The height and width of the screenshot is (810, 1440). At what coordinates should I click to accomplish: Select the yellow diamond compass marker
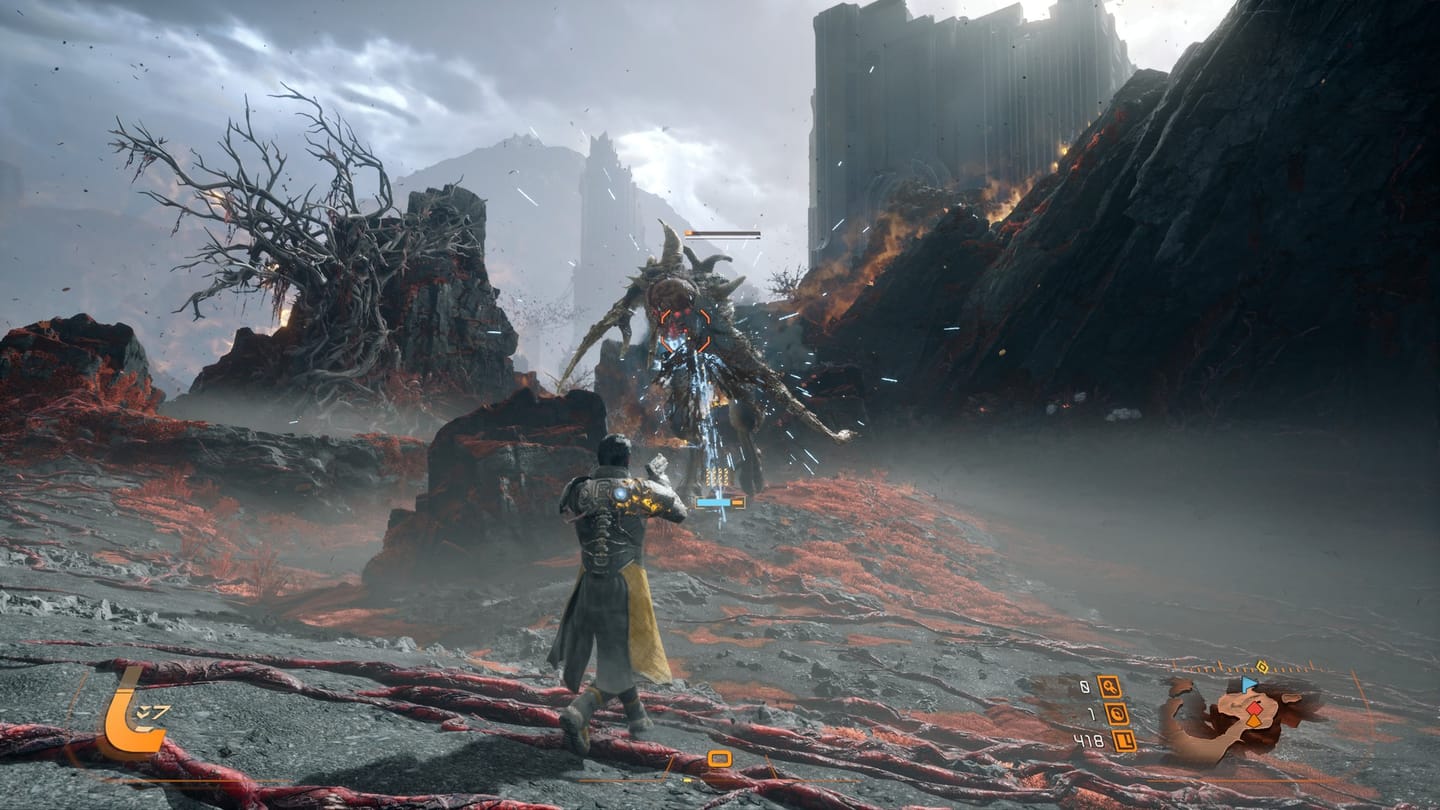click(1262, 667)
